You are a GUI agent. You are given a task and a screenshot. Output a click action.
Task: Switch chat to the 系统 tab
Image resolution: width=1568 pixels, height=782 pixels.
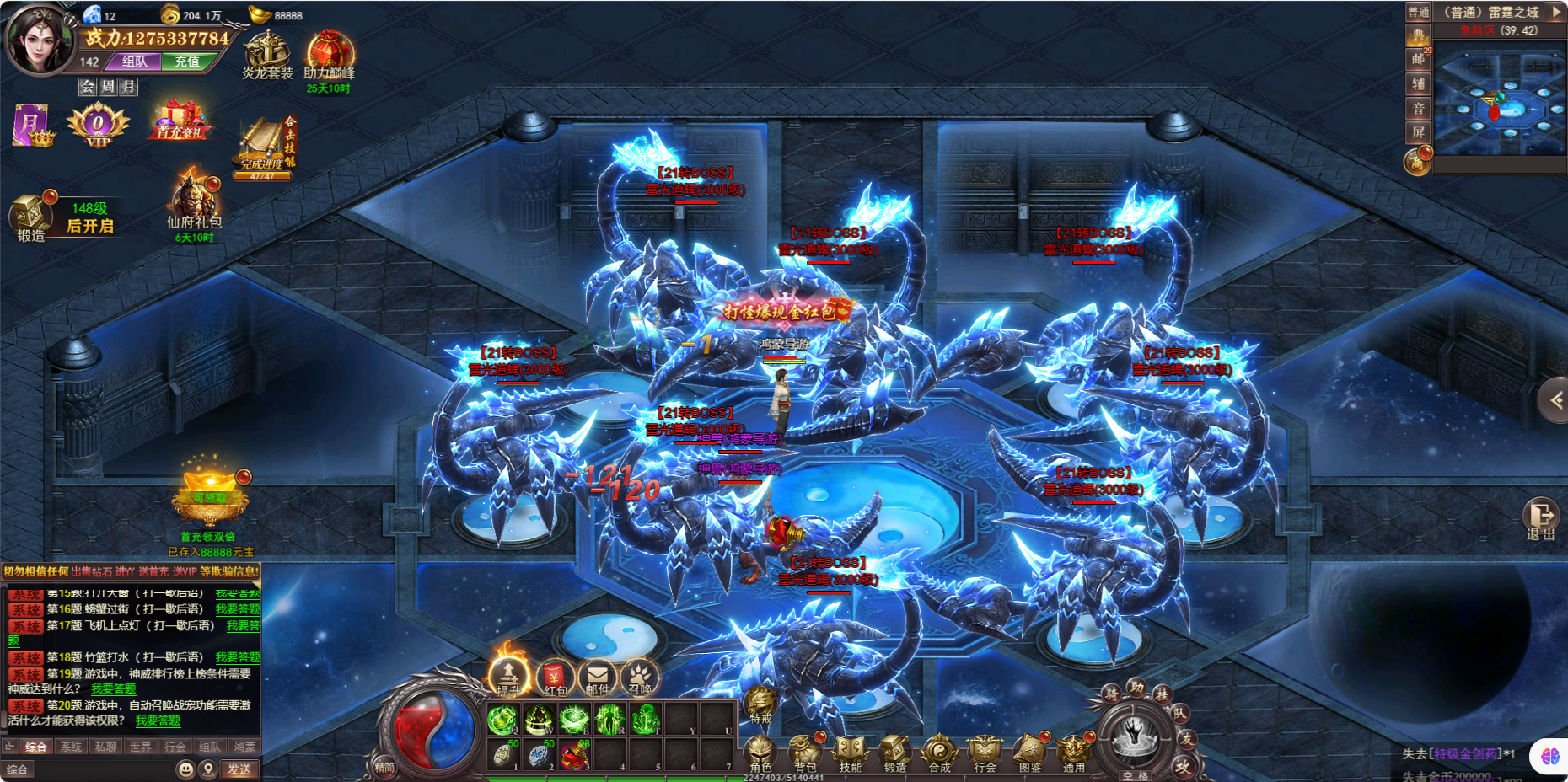[72, 747]
